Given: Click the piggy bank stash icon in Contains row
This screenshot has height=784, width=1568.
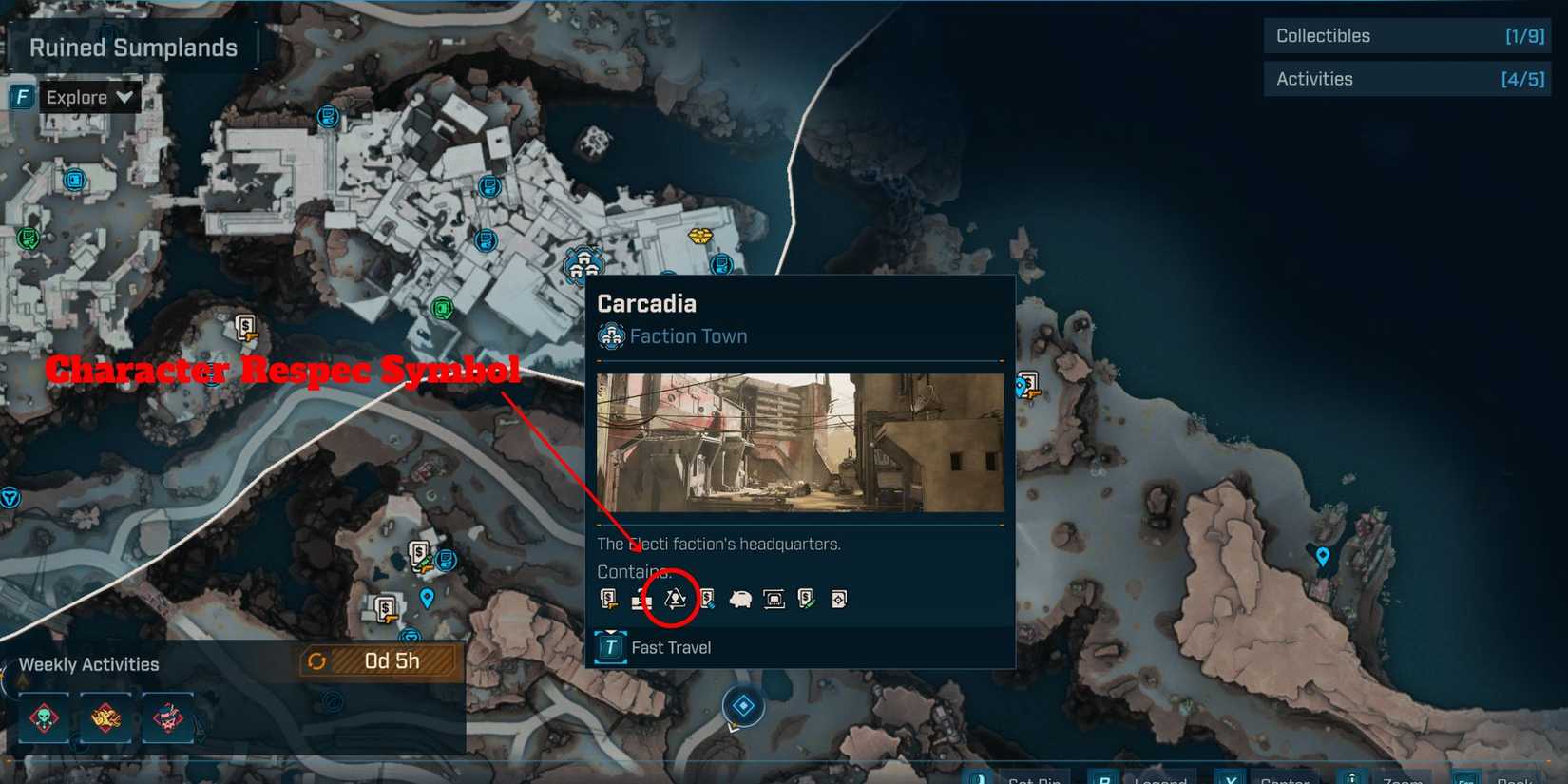Looking at the screenshot, I should pos(743,599).
